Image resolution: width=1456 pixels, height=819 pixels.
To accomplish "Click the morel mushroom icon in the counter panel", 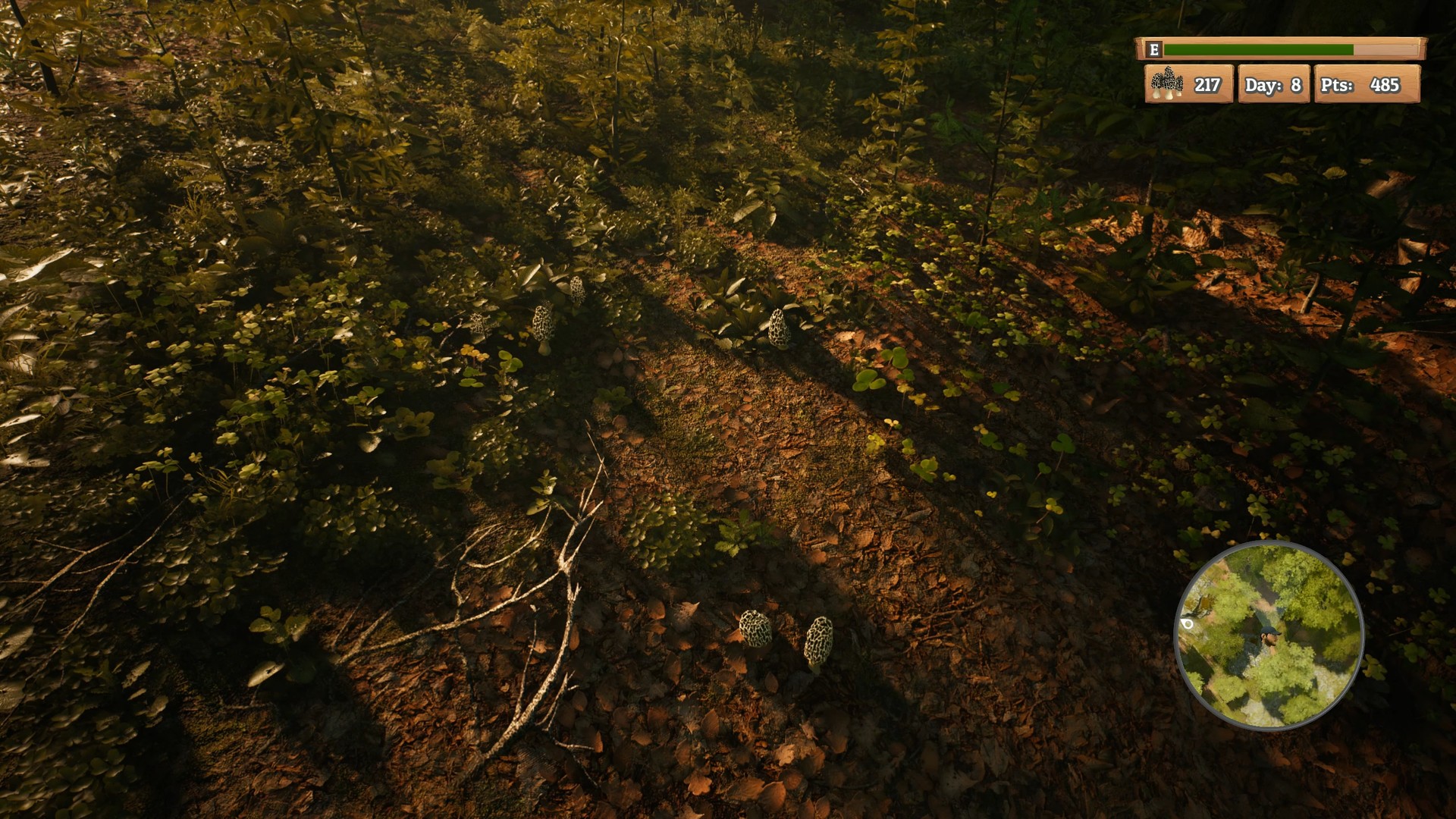I will coord(1168,83).
